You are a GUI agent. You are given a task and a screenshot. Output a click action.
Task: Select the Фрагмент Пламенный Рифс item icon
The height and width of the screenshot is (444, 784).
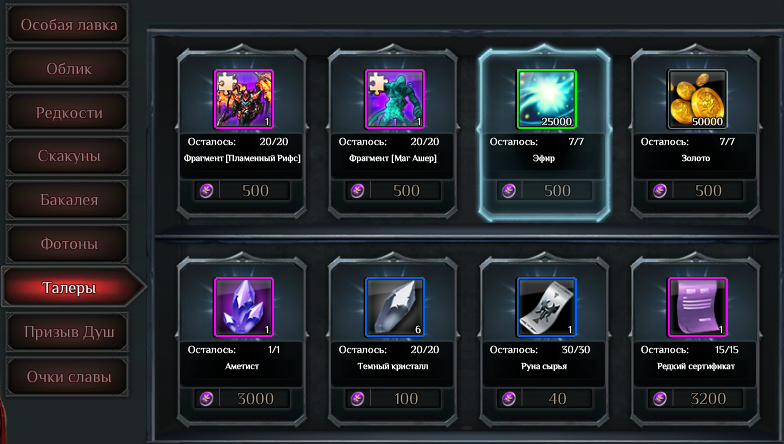[x=244, y=99]
